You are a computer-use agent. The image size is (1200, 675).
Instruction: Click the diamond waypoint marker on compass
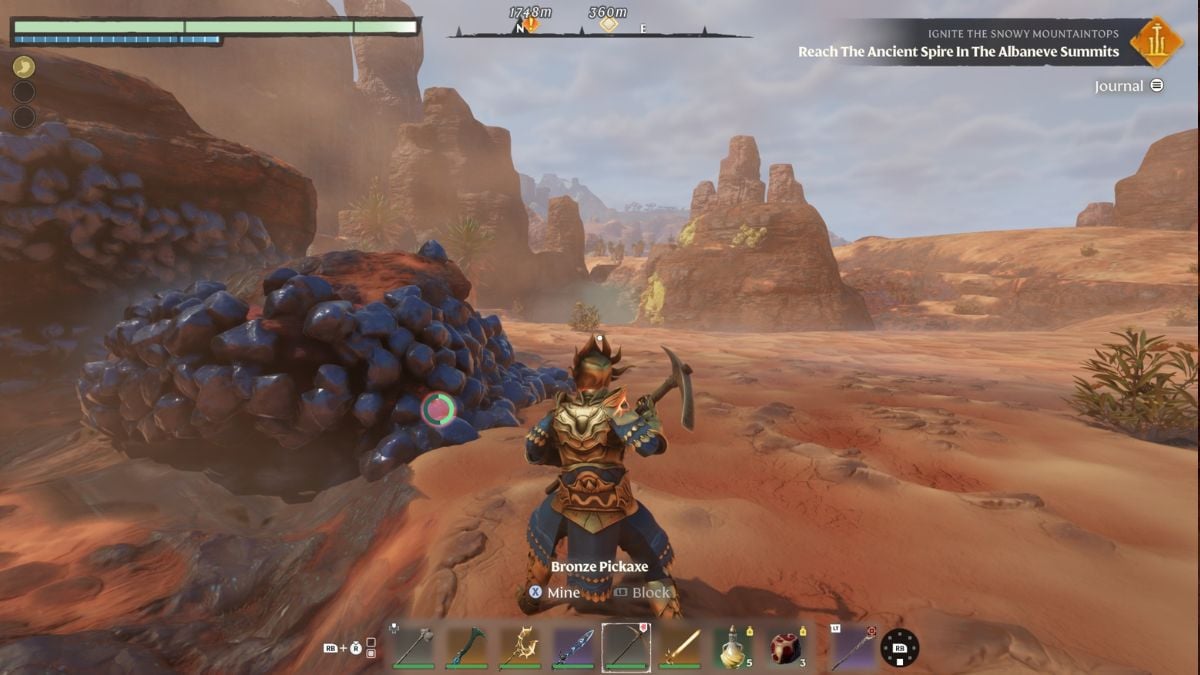pos(608,24)
